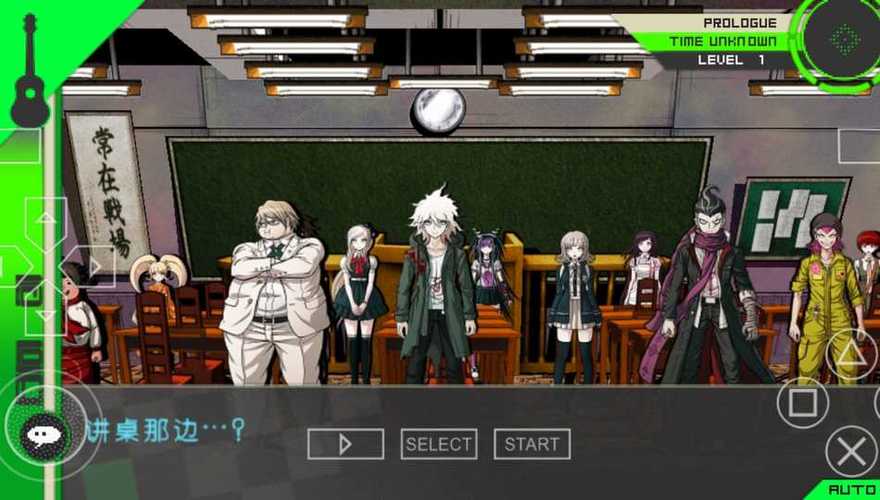Tap the SELECT touch button
The image size is (880, 500).
439,444
